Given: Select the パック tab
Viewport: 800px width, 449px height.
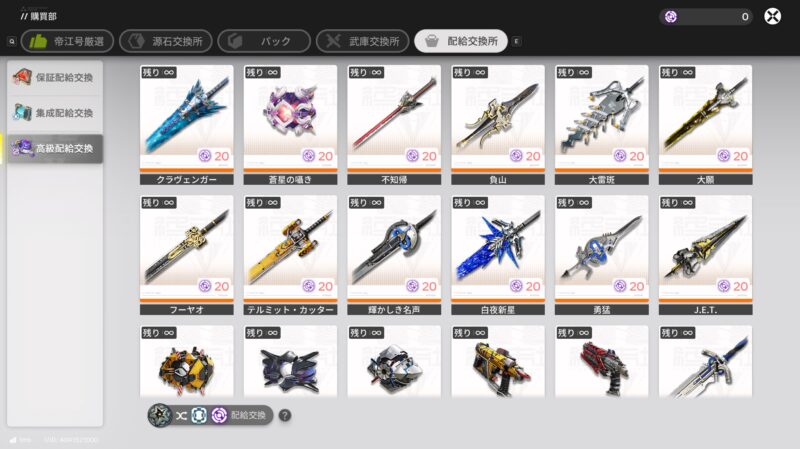Looking at the screenshot, I should pos(262,41).
